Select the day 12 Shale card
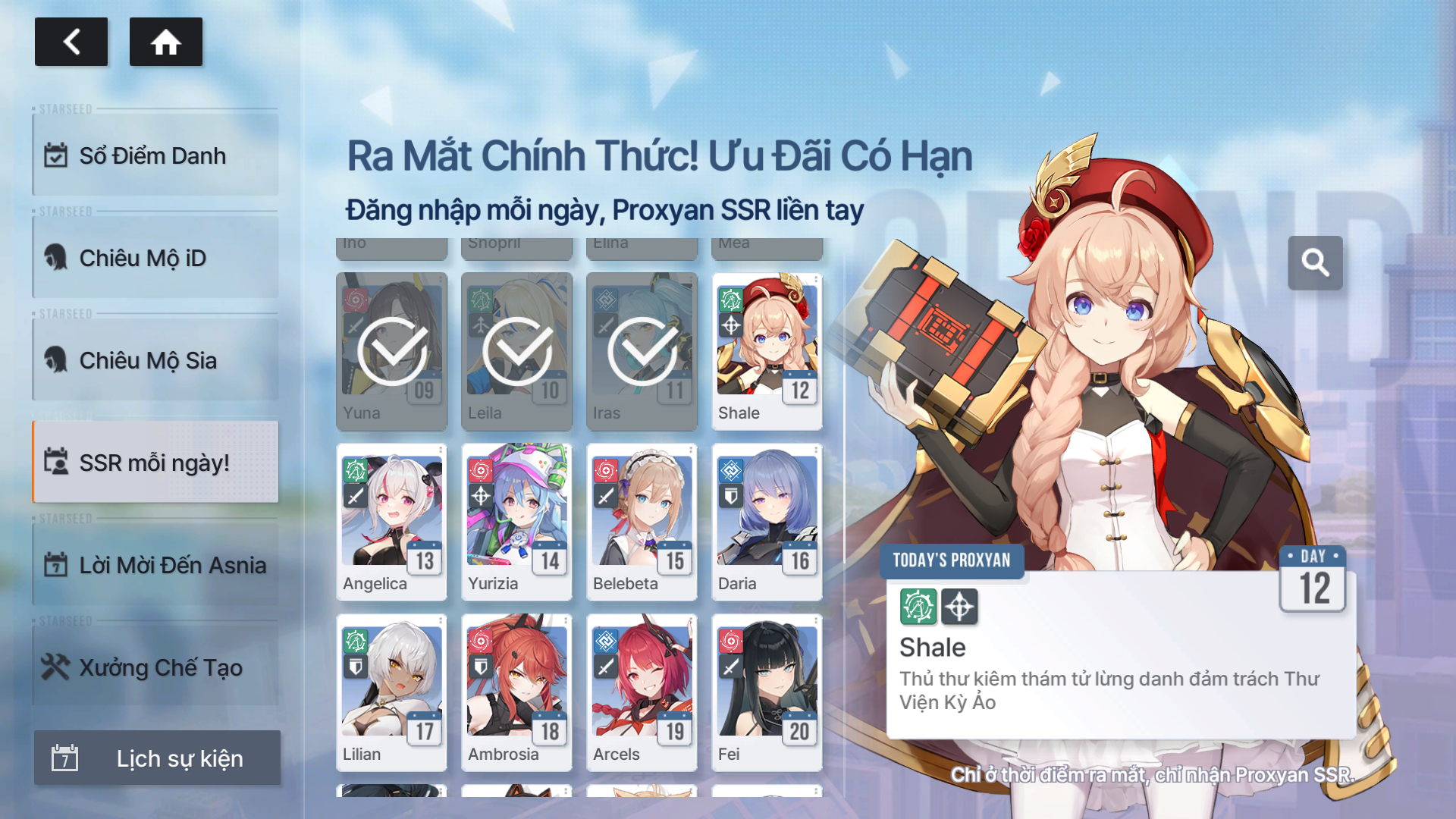This screenshot has width=1456, height=819. [767, 351]
